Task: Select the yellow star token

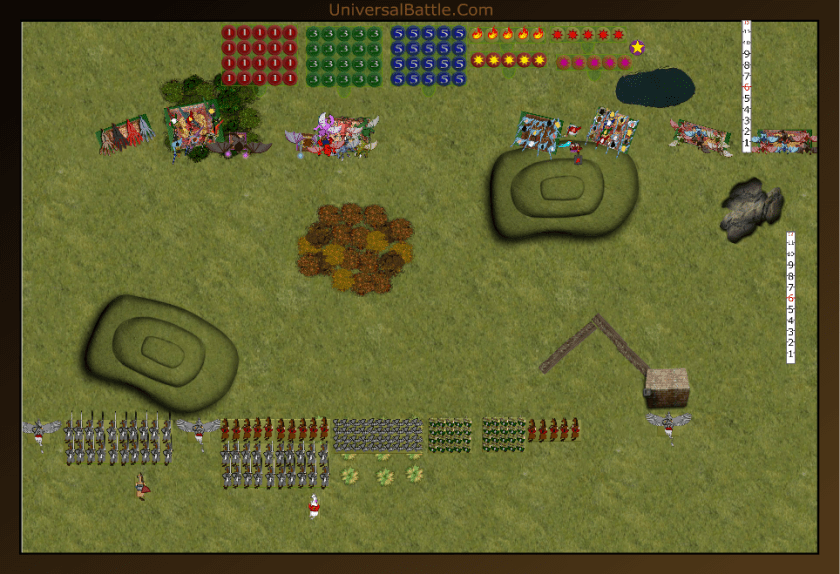Action: [637, 47]
